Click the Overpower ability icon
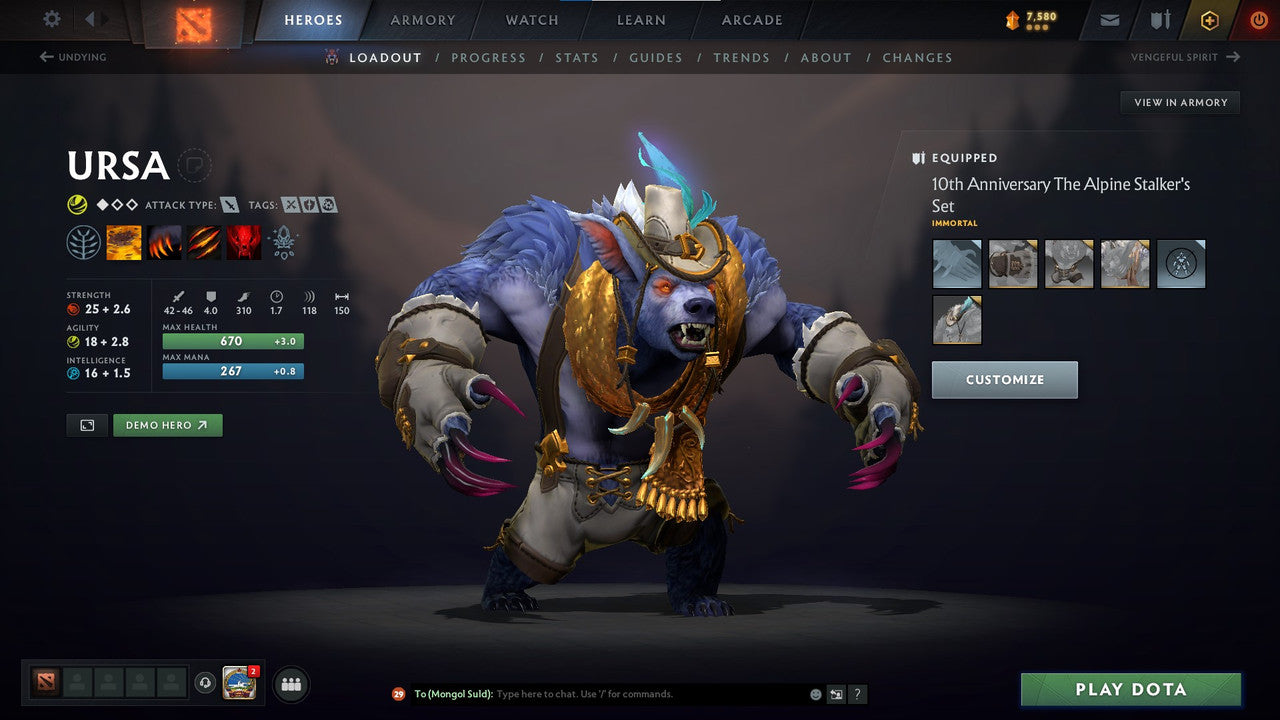The image size is (1280, 720). click(164, 241)
